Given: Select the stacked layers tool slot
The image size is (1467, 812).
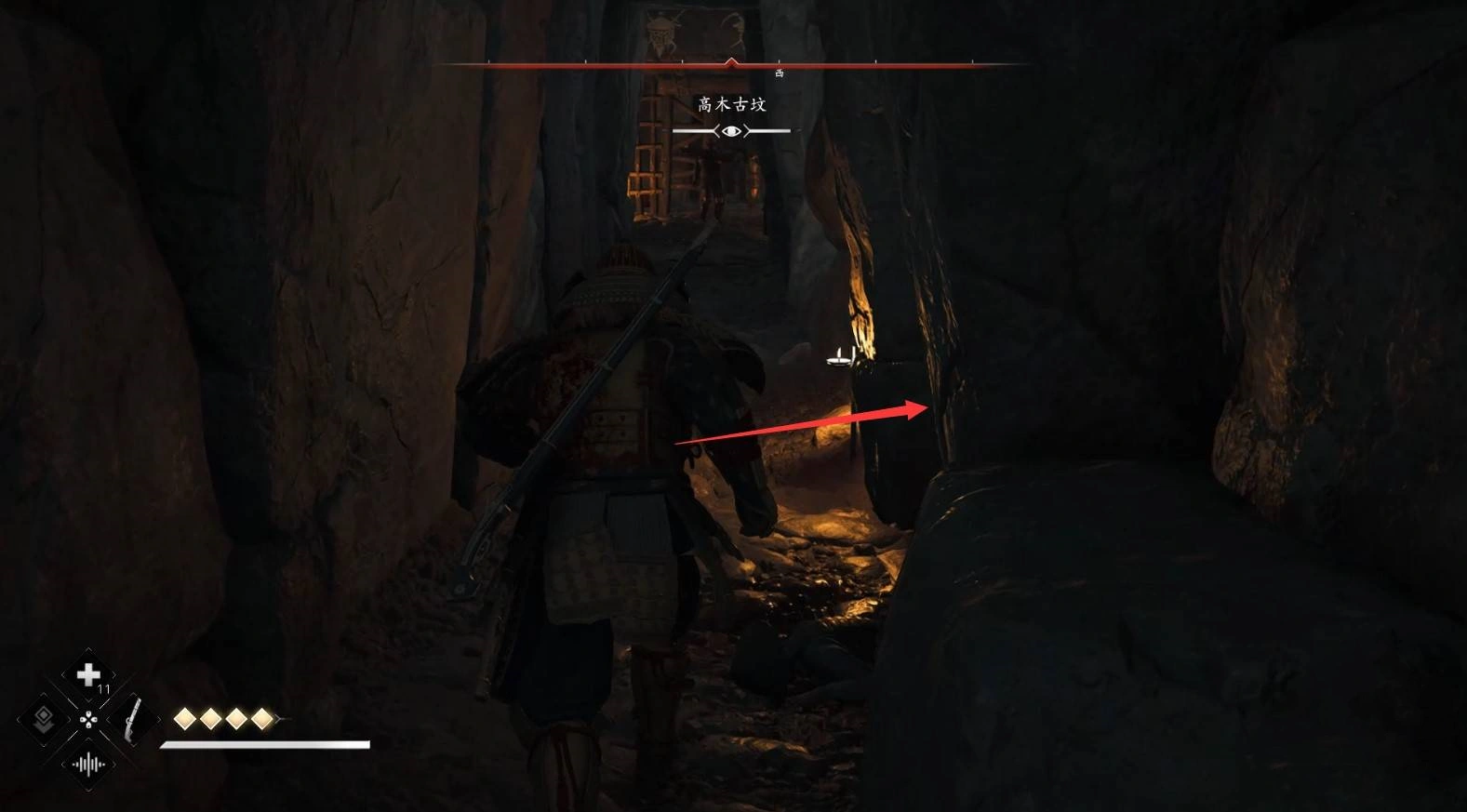Looking at the screenshot, I should [43, 718].
